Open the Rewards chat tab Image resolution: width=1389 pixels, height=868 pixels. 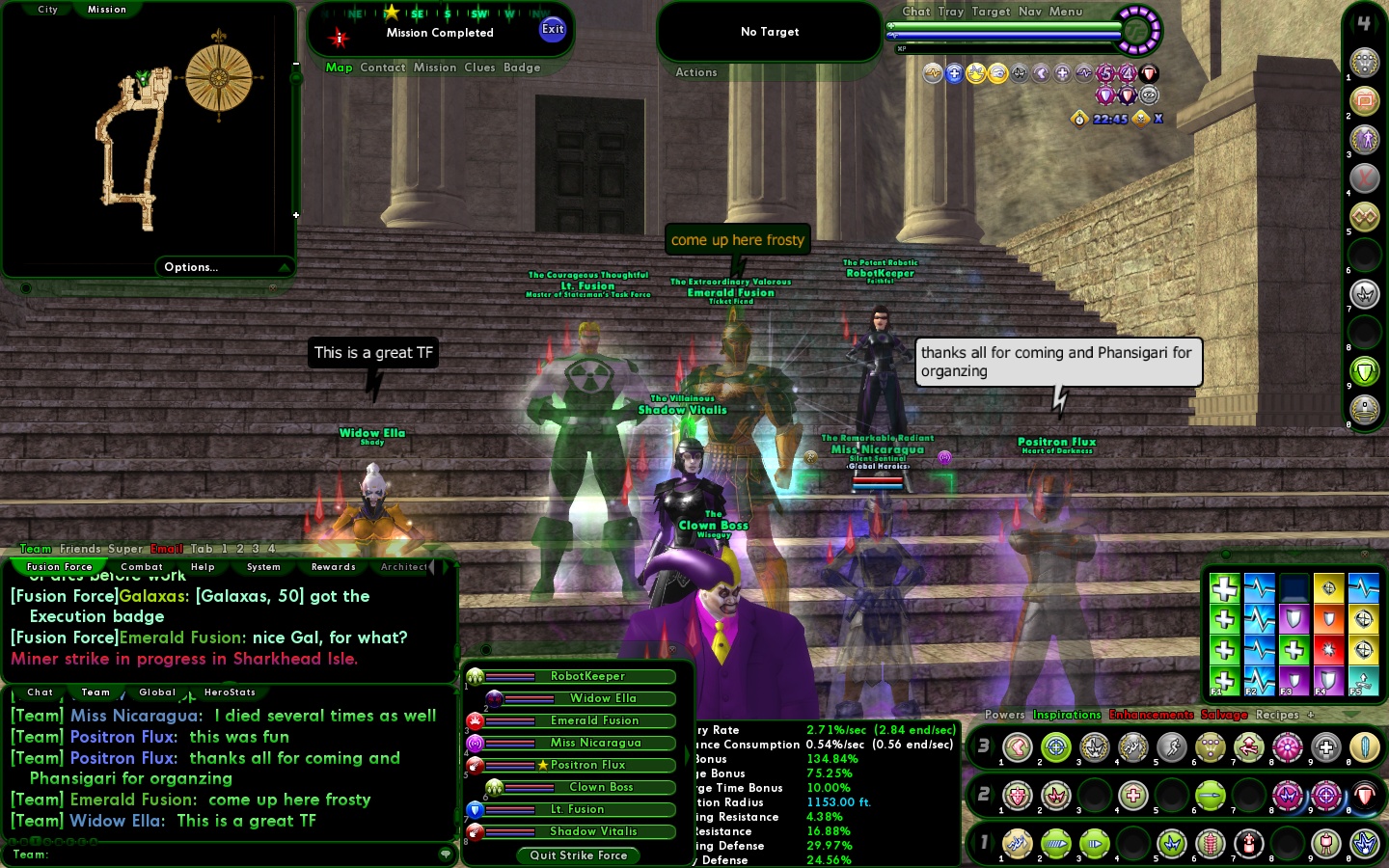[x=334, y=567]
